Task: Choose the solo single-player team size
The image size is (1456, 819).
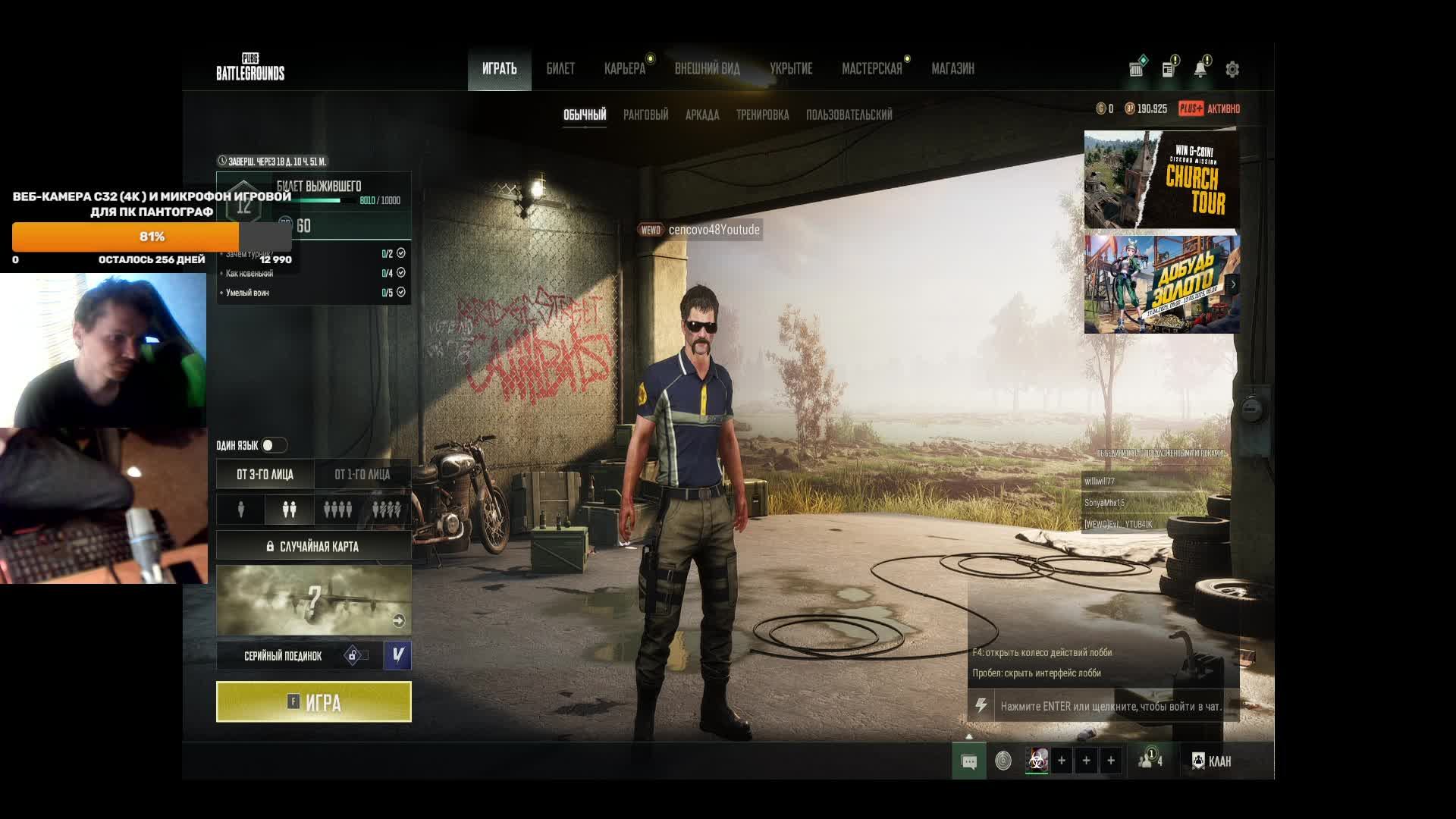Action: point(241,510)
